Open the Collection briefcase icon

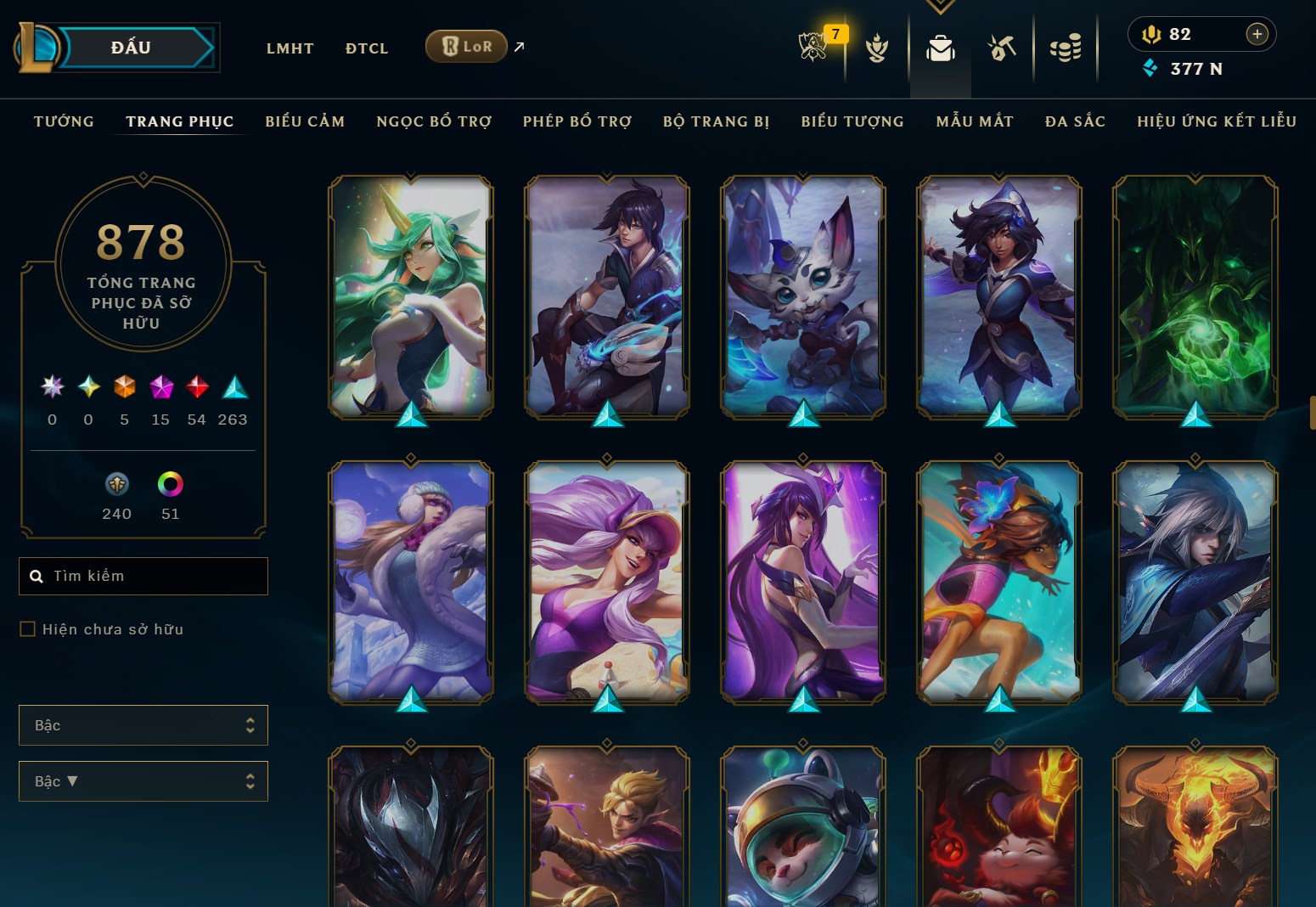click(940, 48)
